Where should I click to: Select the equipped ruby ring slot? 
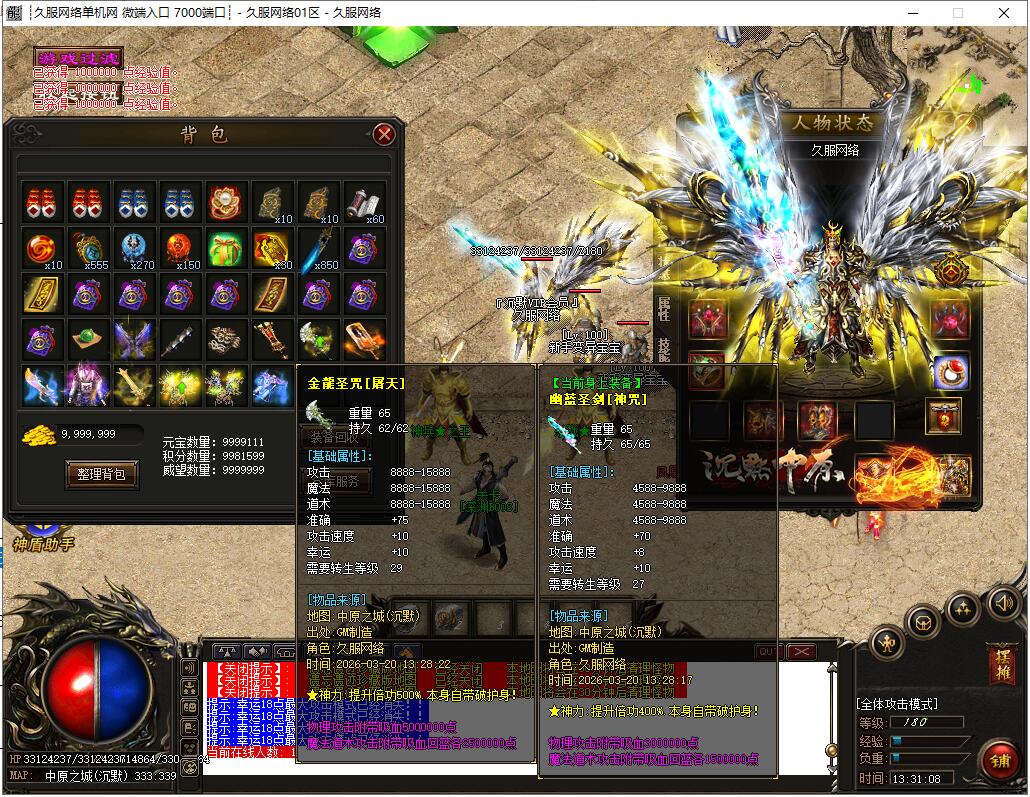pyautogui.click(x=951, y=372)
